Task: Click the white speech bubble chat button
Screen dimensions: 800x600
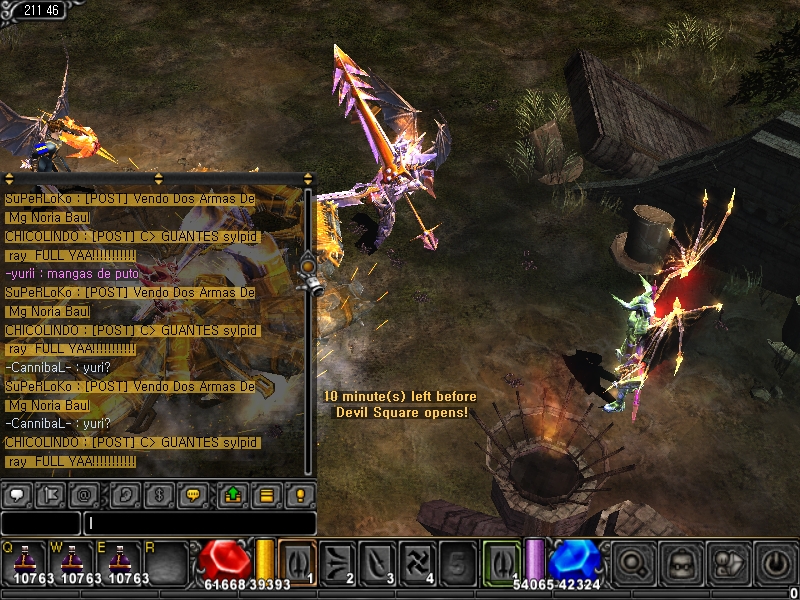Action: (x=17, y=494)
